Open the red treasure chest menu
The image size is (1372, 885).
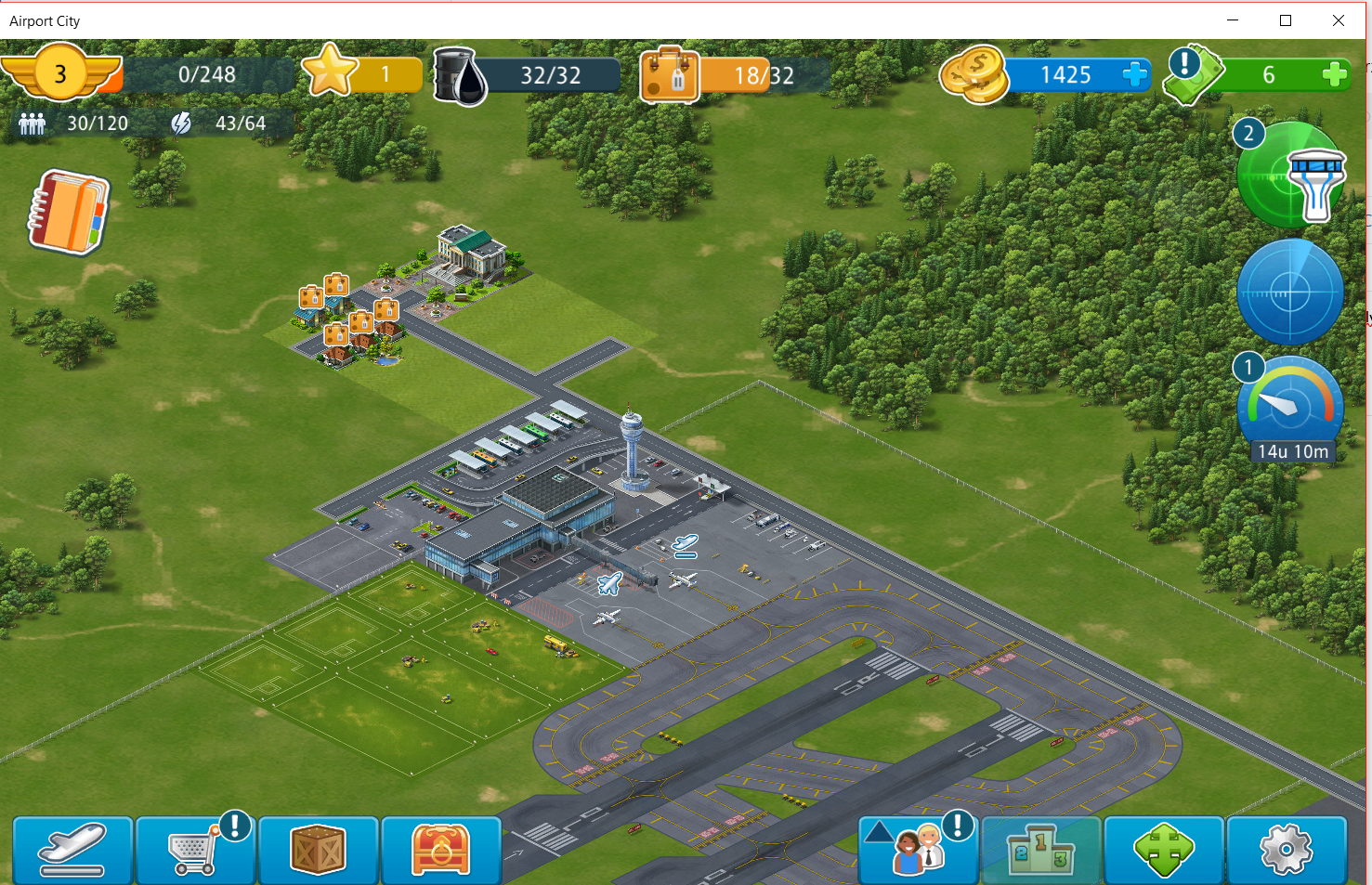click(440, 850)
